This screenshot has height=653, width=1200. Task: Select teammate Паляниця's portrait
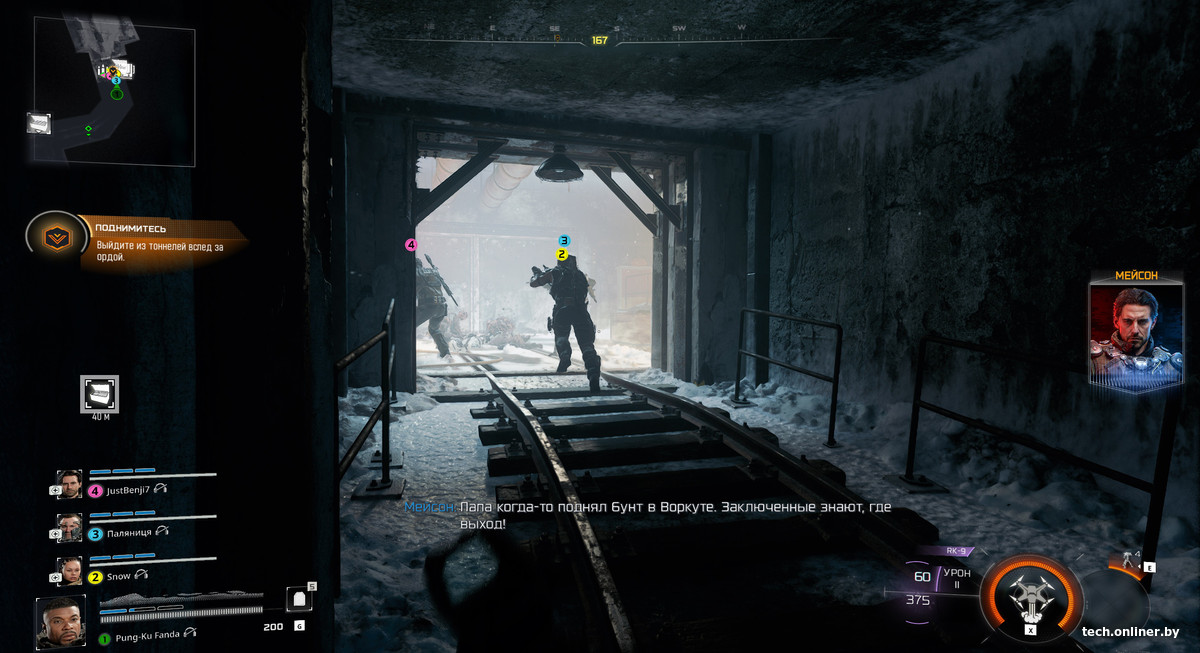[x=69, y=528]
